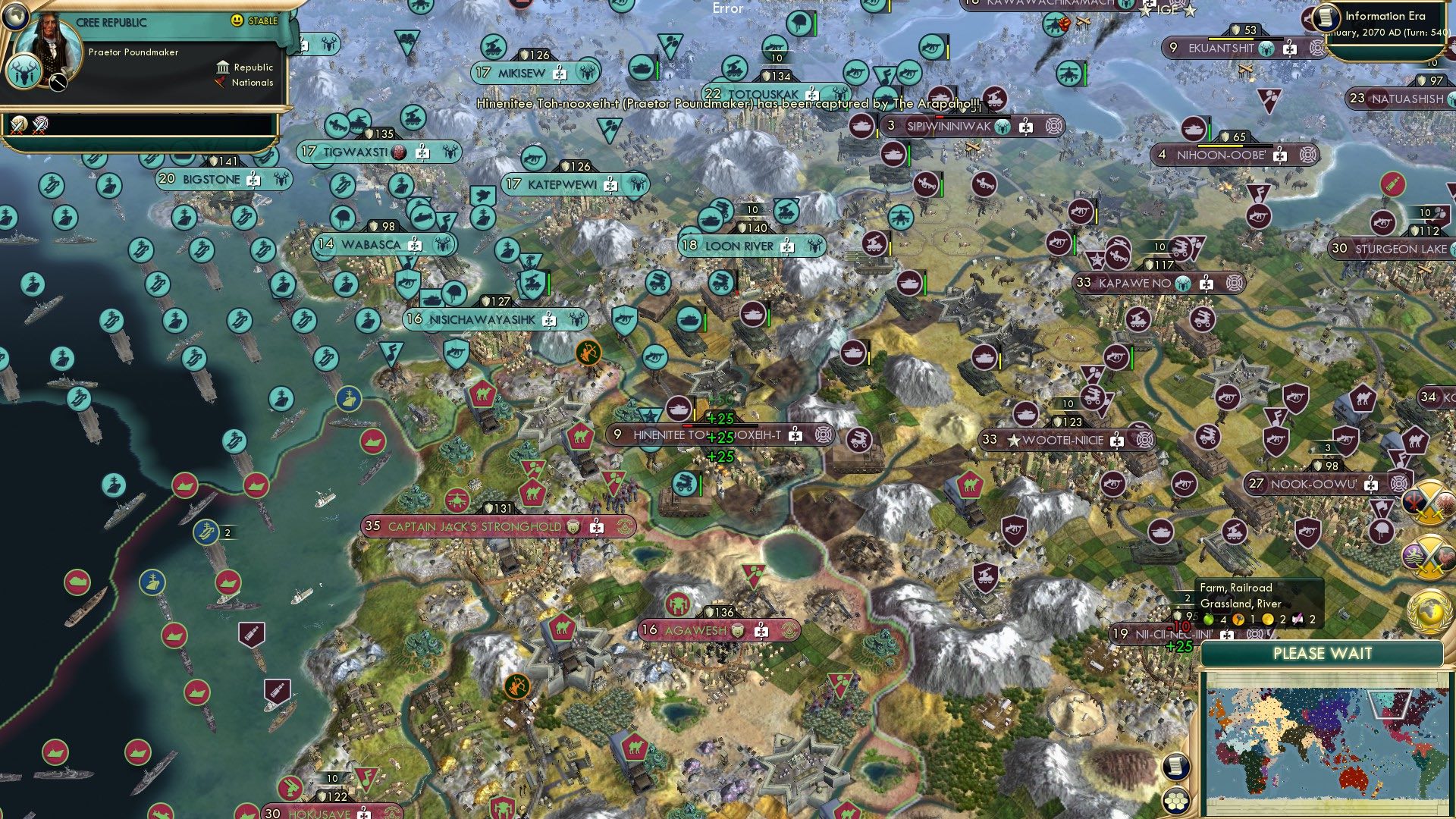
Task: Select Praetor Poundmaker's leader portrait
Action: pyautogui.click(x=50, y=47)
